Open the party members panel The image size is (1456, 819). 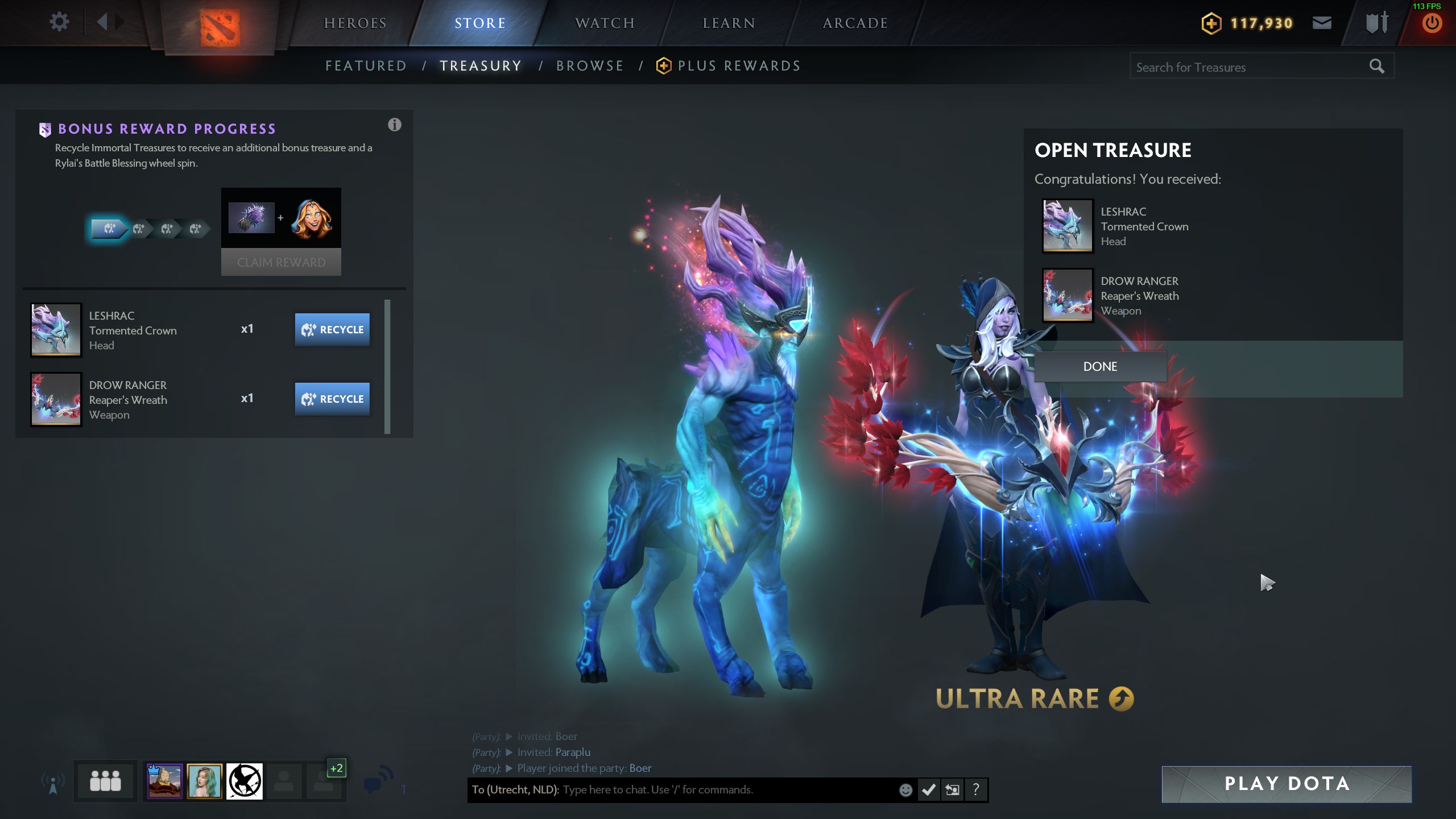(x=105, y=781)
